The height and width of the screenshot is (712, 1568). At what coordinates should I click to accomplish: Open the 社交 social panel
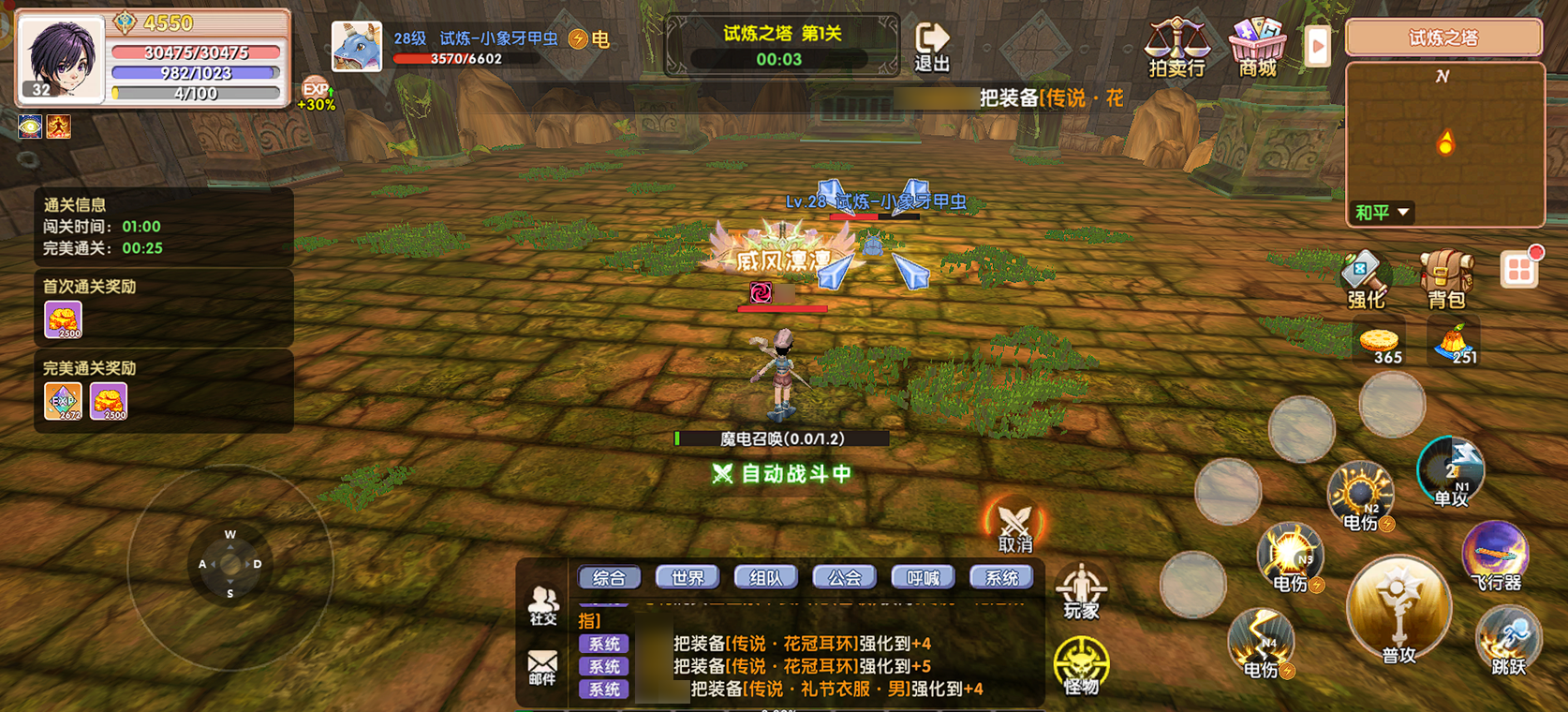click(543, 604)
